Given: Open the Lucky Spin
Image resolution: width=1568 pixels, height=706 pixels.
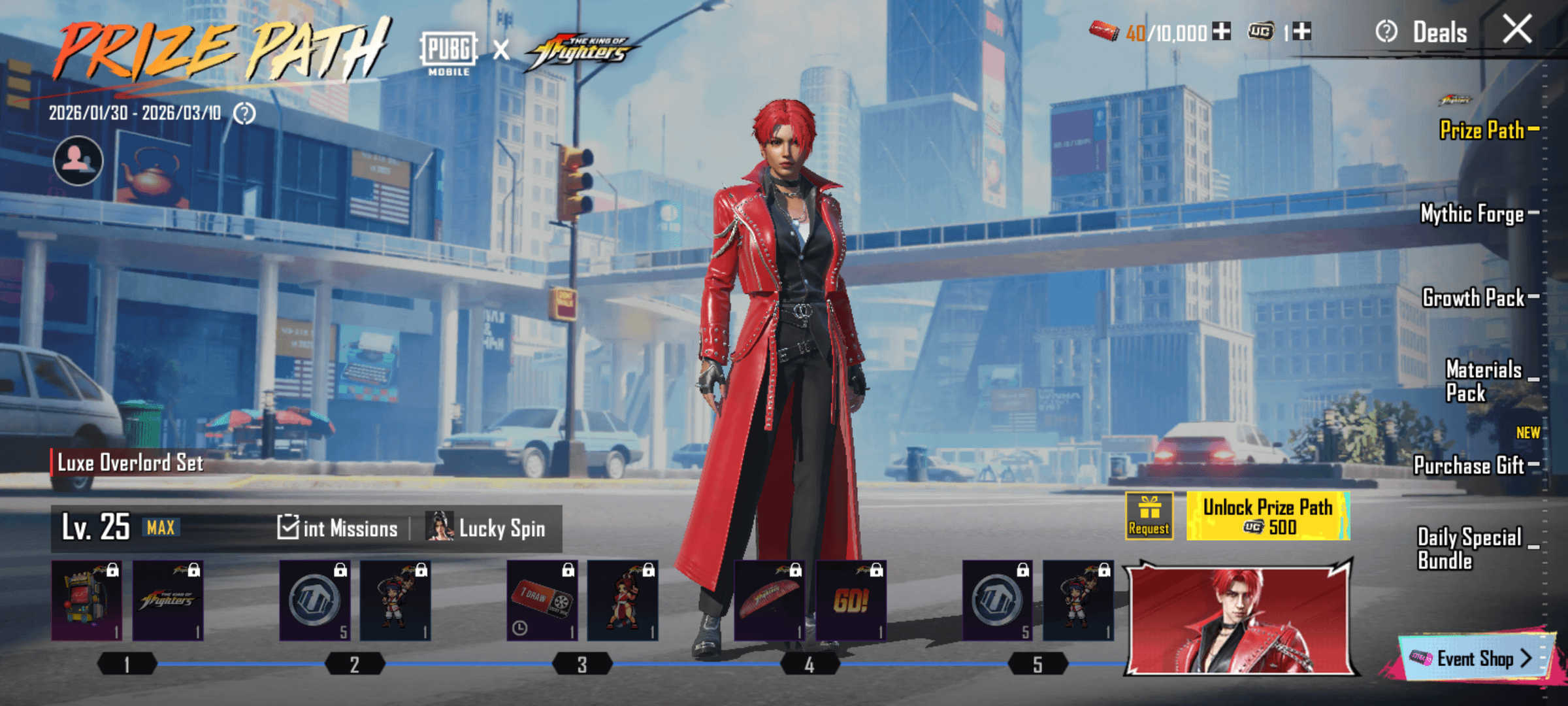Looking at the screenshot, I should 486,528.
